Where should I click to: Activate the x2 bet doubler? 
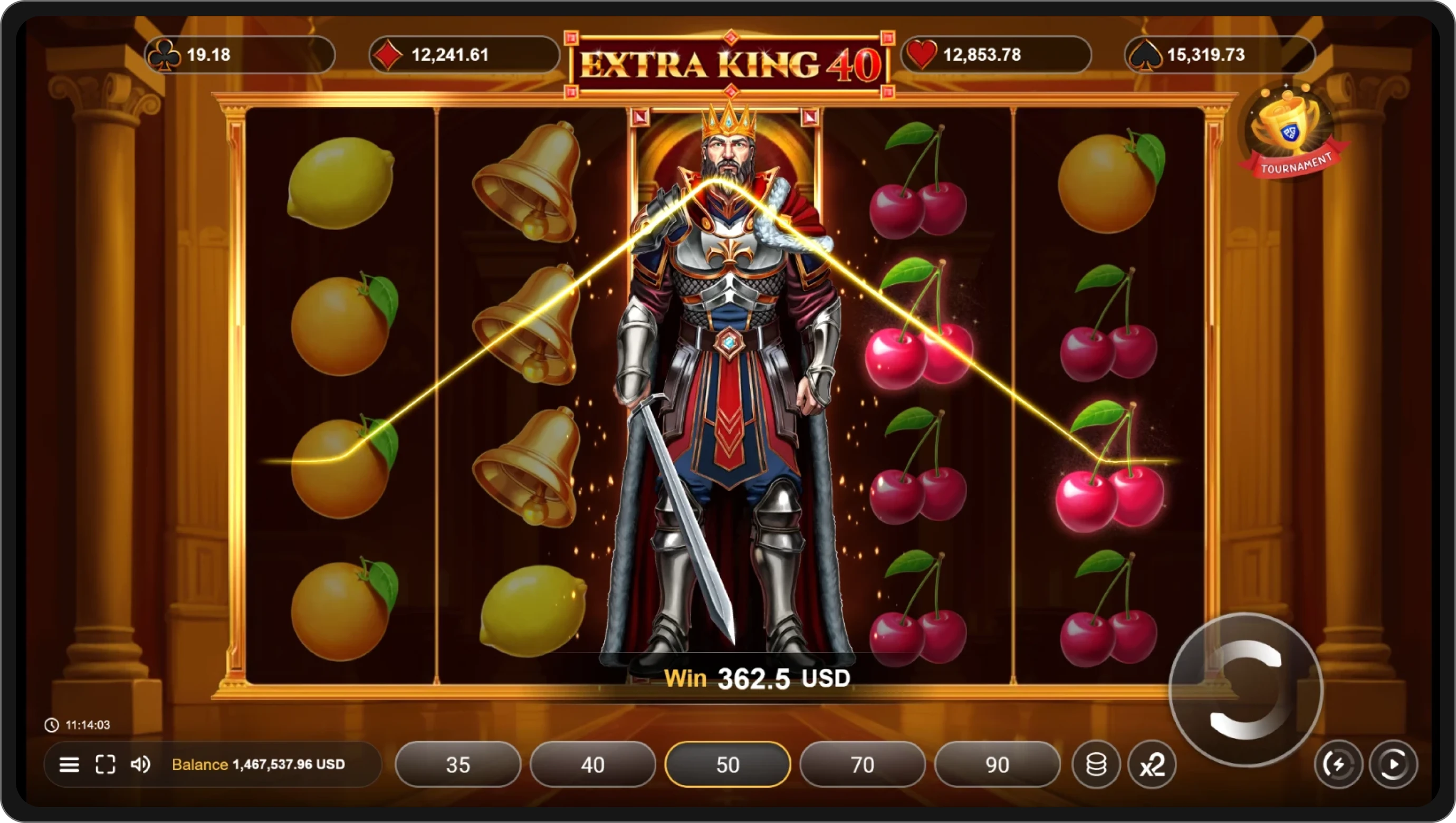[x=1153, y=764]
